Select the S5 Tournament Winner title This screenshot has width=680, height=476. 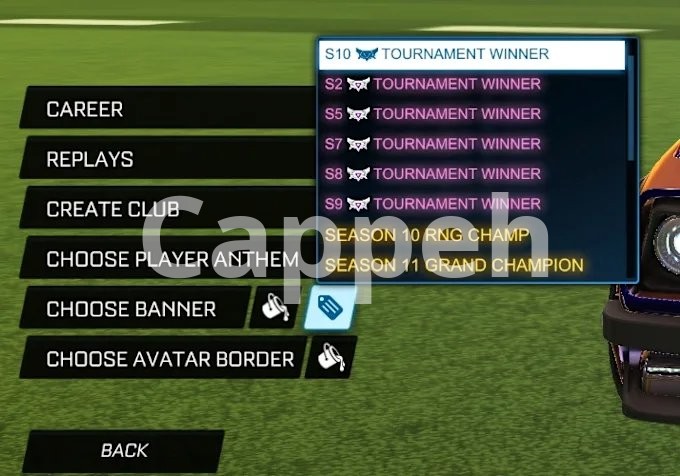[x=471, y=114]
